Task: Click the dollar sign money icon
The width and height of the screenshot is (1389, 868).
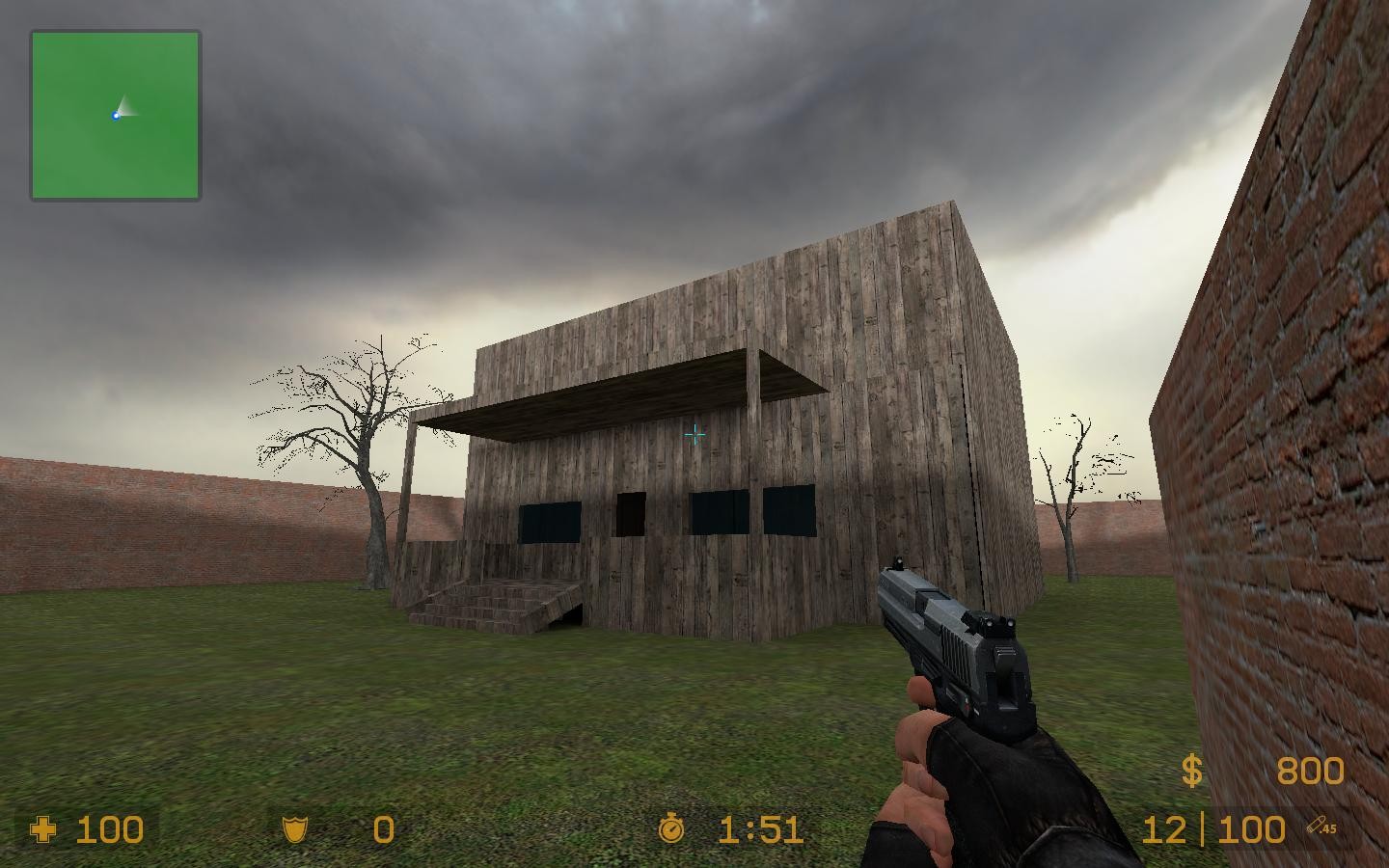Action: click(x=1191, y=771)
